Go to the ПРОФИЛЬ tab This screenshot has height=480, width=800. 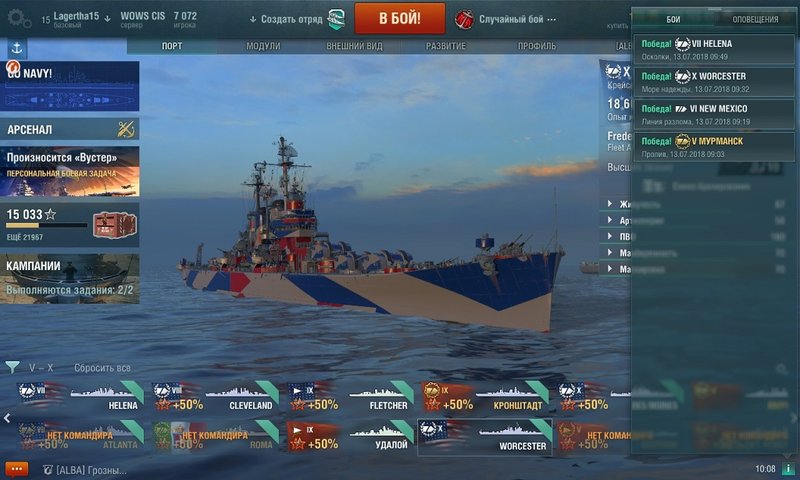[537, 46]
